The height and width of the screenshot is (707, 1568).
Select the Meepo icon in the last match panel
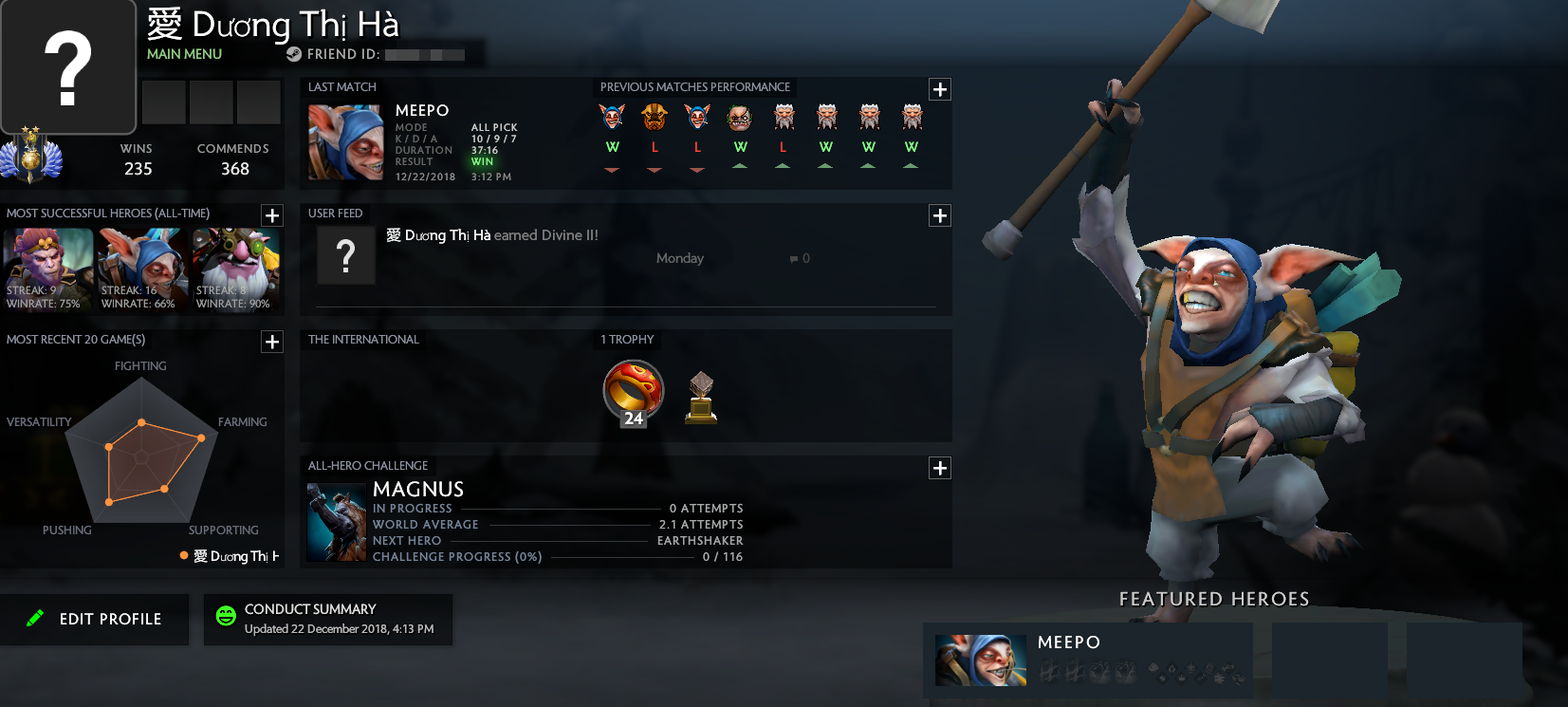(x=345, y=140)
